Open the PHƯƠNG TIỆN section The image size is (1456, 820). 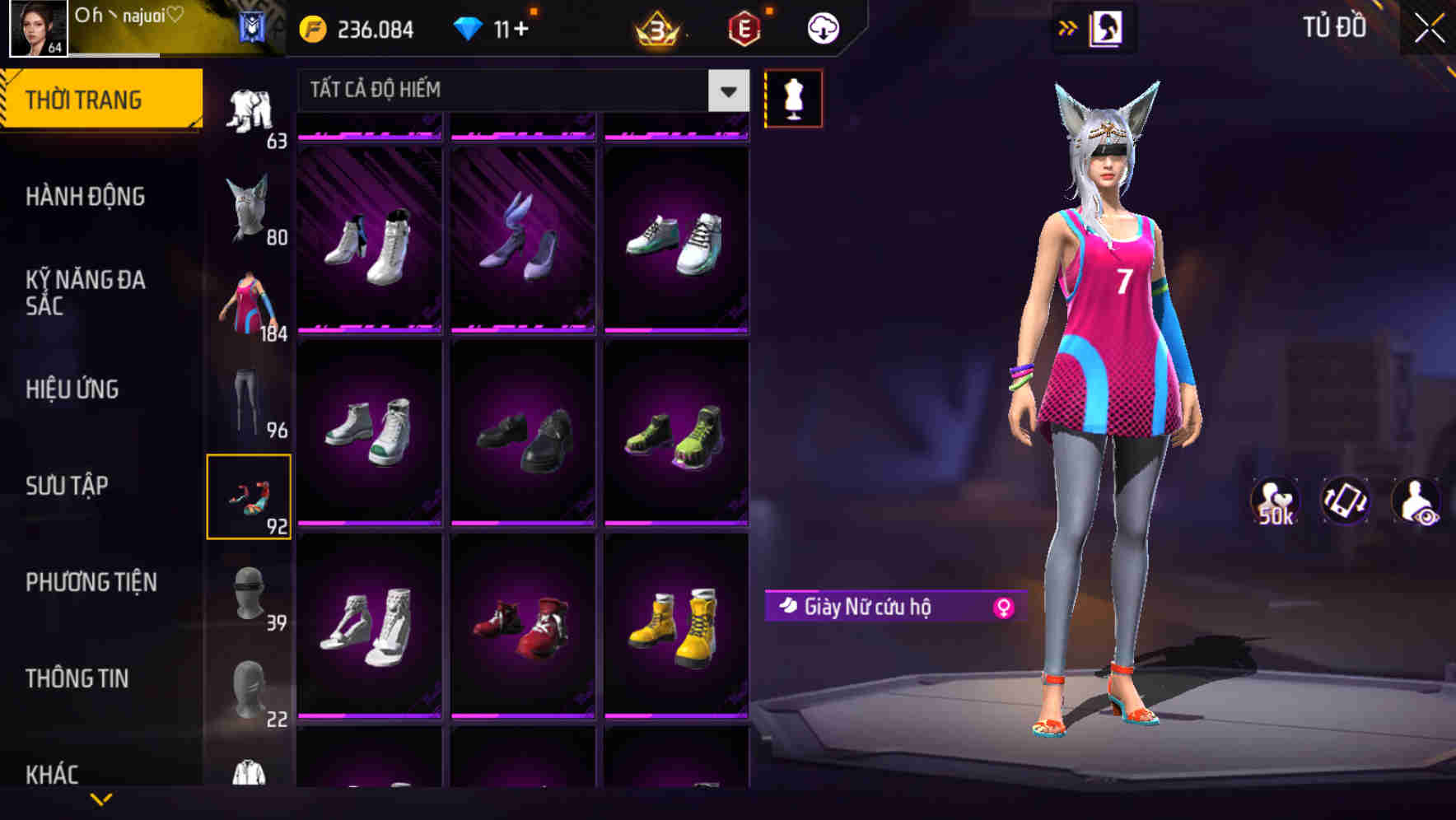coord(91,582)
